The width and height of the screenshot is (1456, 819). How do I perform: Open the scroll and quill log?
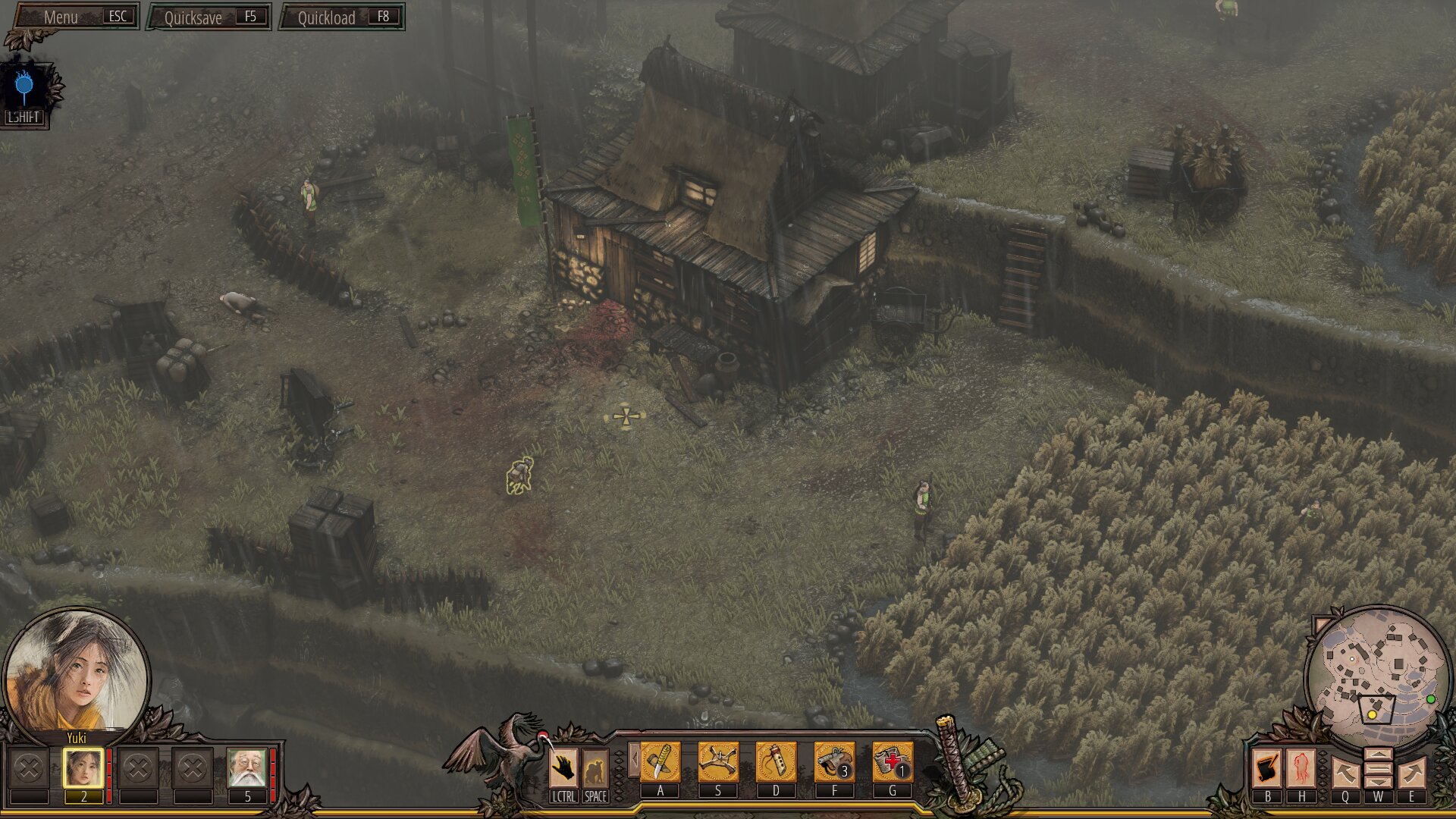[1266, 768]
